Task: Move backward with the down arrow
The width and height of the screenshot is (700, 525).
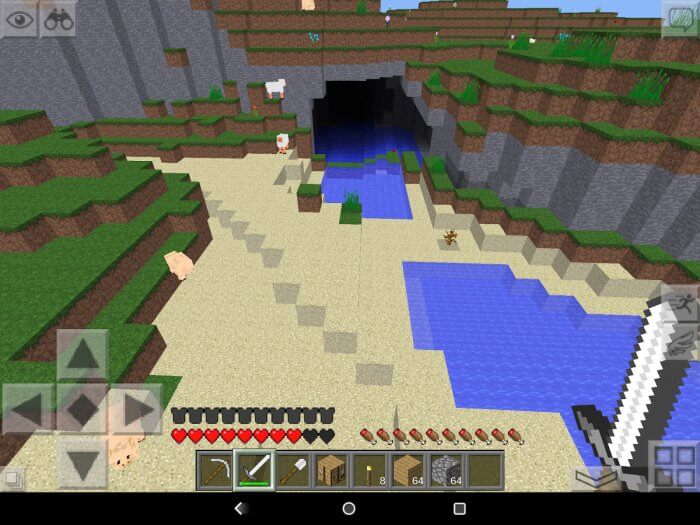Action: 82,462
